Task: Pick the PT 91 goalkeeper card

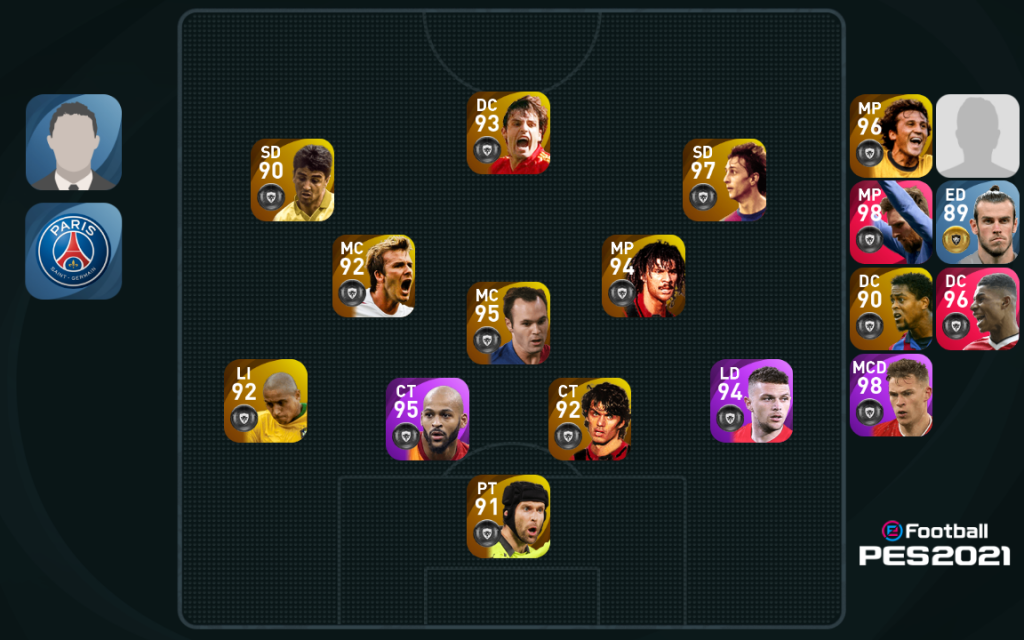Action: coord(508,516)
